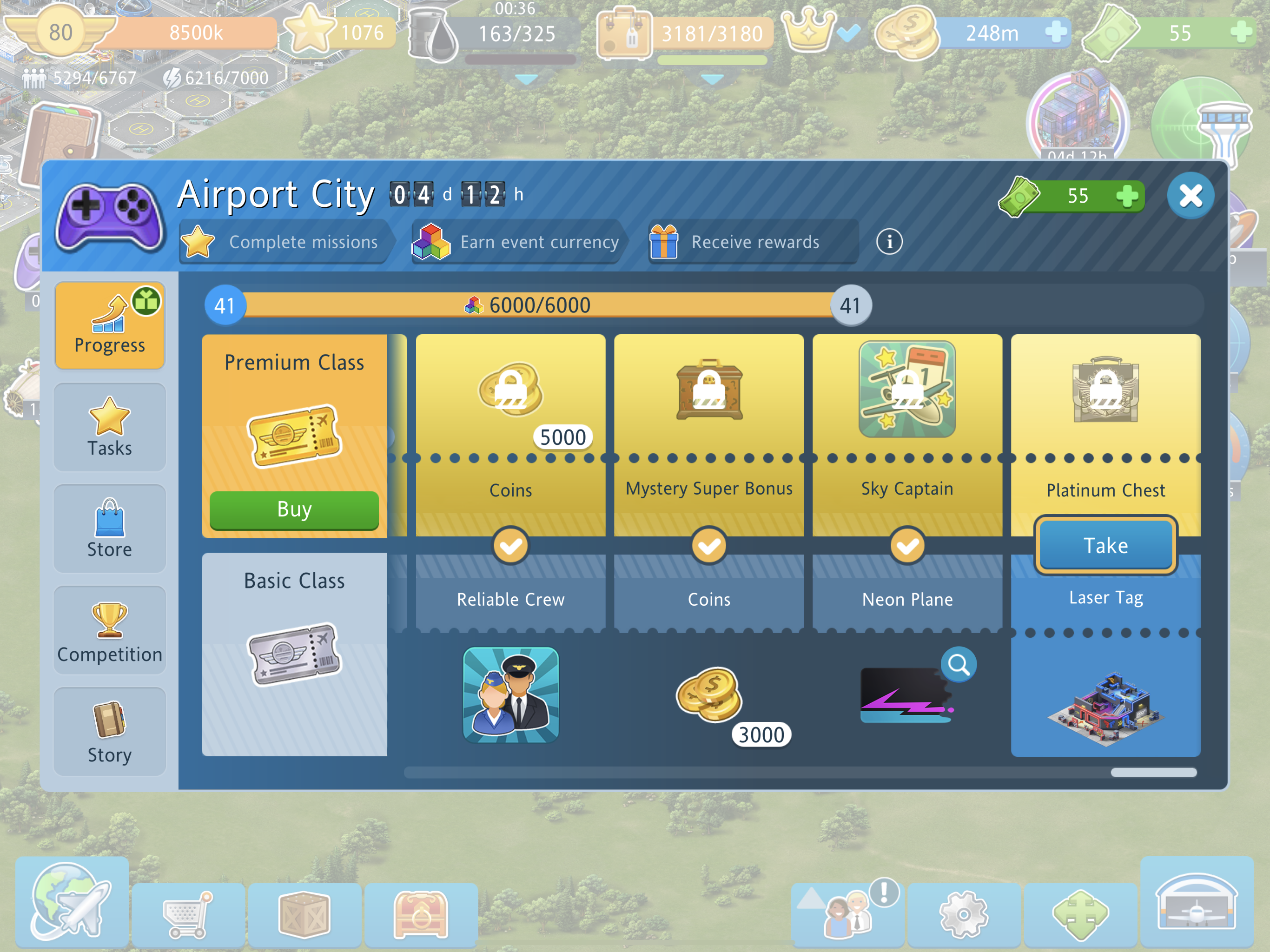The width and height of the screenshot is (1270, 952).
Task: Open the globe and plane flights menu
Action: pos(72,901)
